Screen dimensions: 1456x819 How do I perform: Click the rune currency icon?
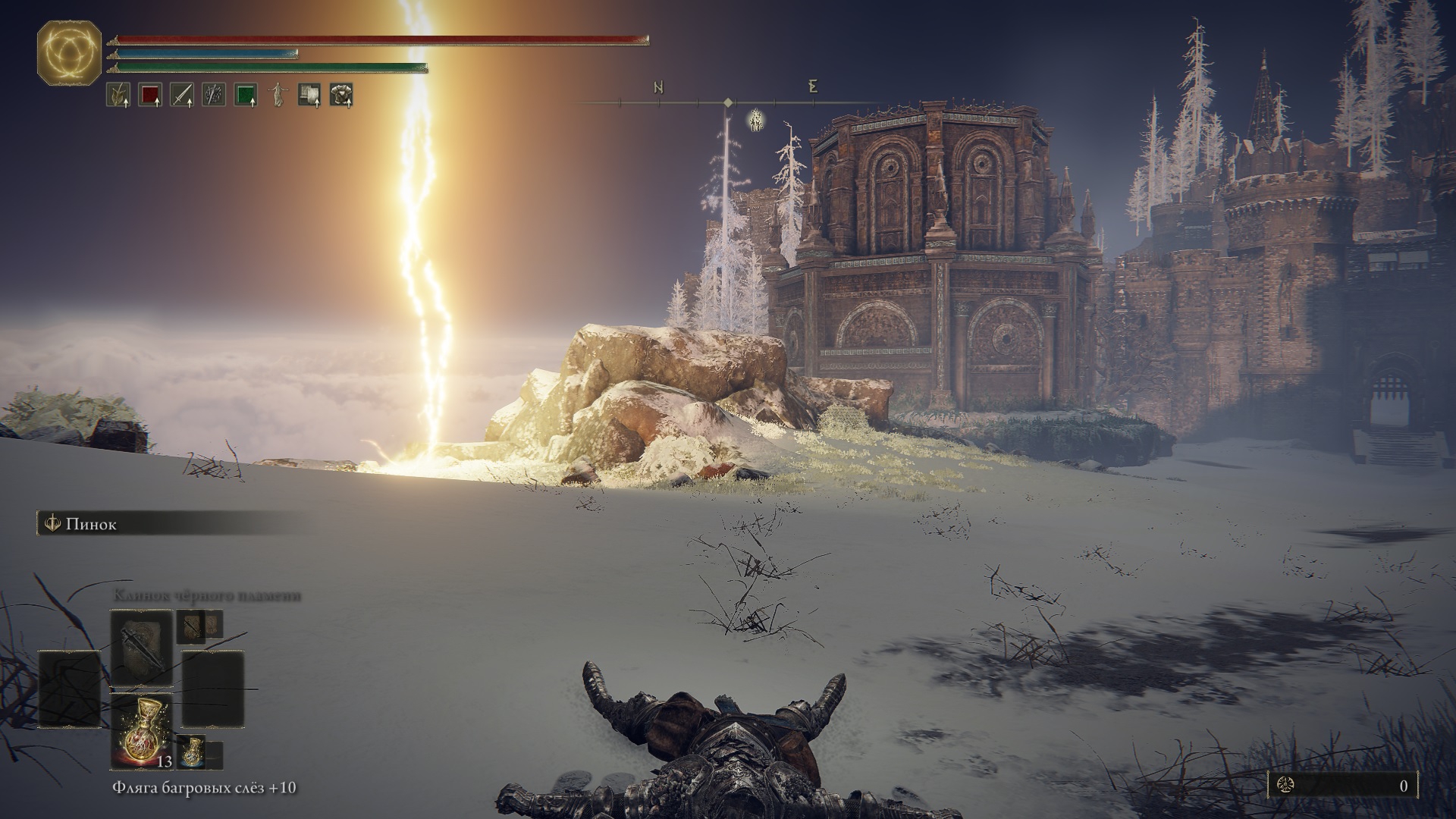[1285, 786]
